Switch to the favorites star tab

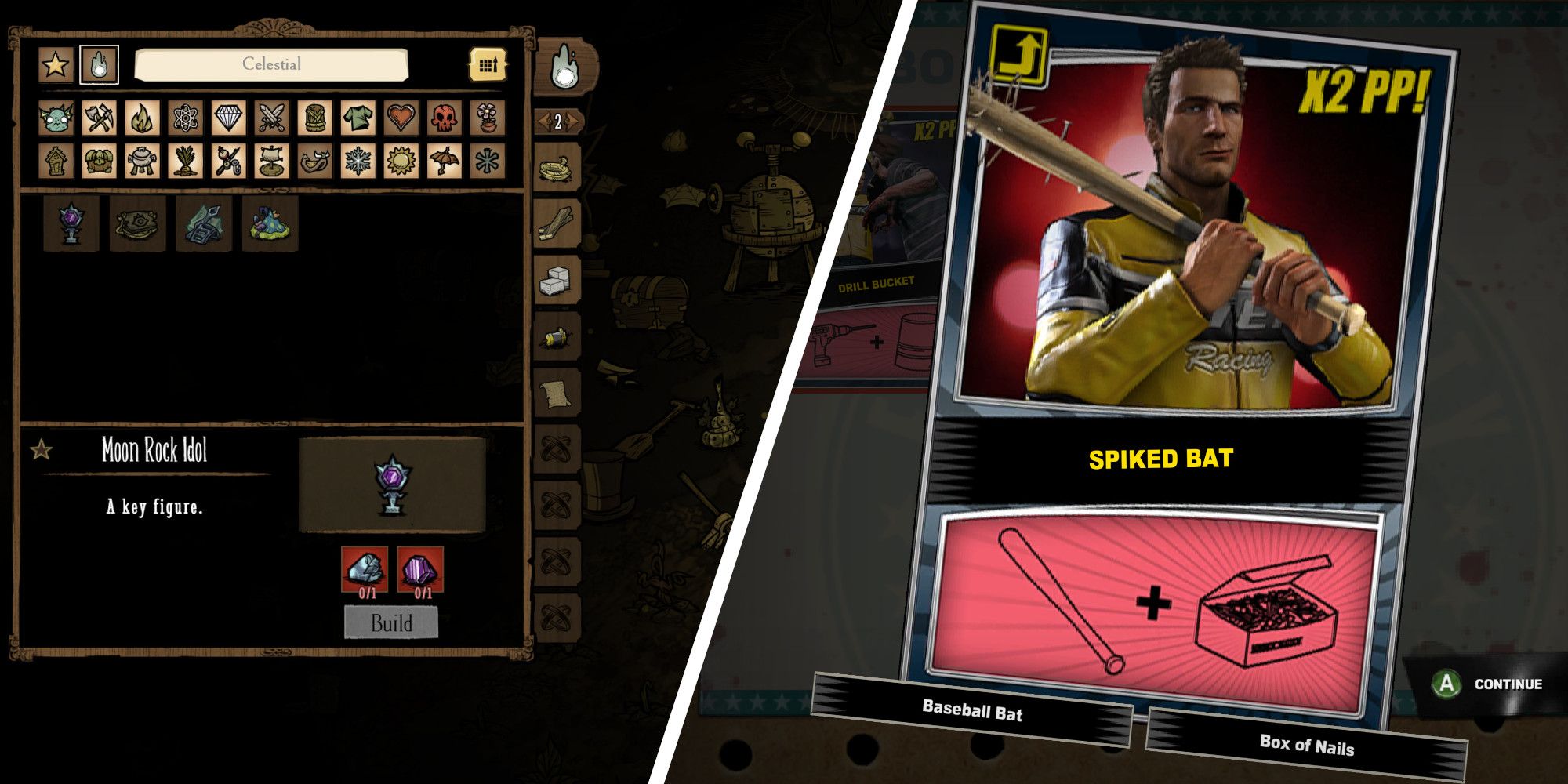coord(54,64)
